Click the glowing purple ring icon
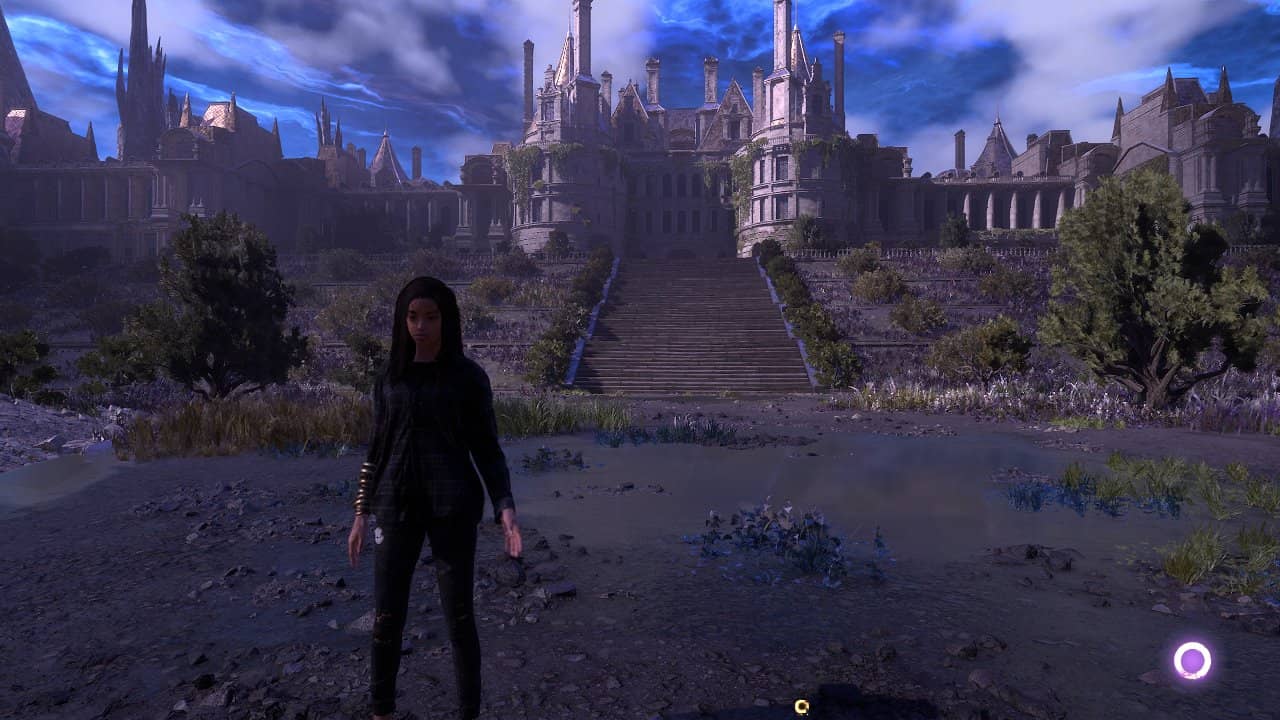 tap(1192, 660)
